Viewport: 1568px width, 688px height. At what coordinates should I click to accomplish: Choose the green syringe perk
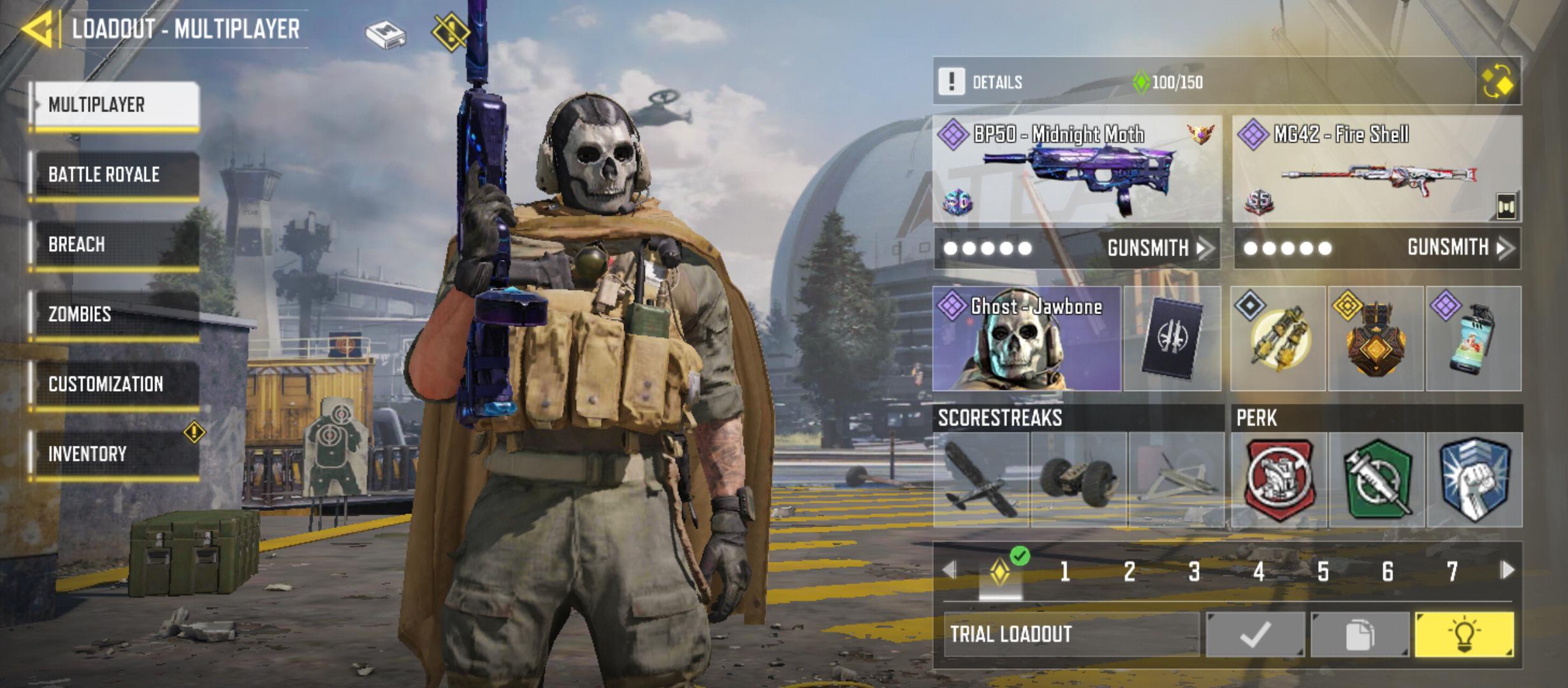pyautogui.click(x=1377, y=480)
